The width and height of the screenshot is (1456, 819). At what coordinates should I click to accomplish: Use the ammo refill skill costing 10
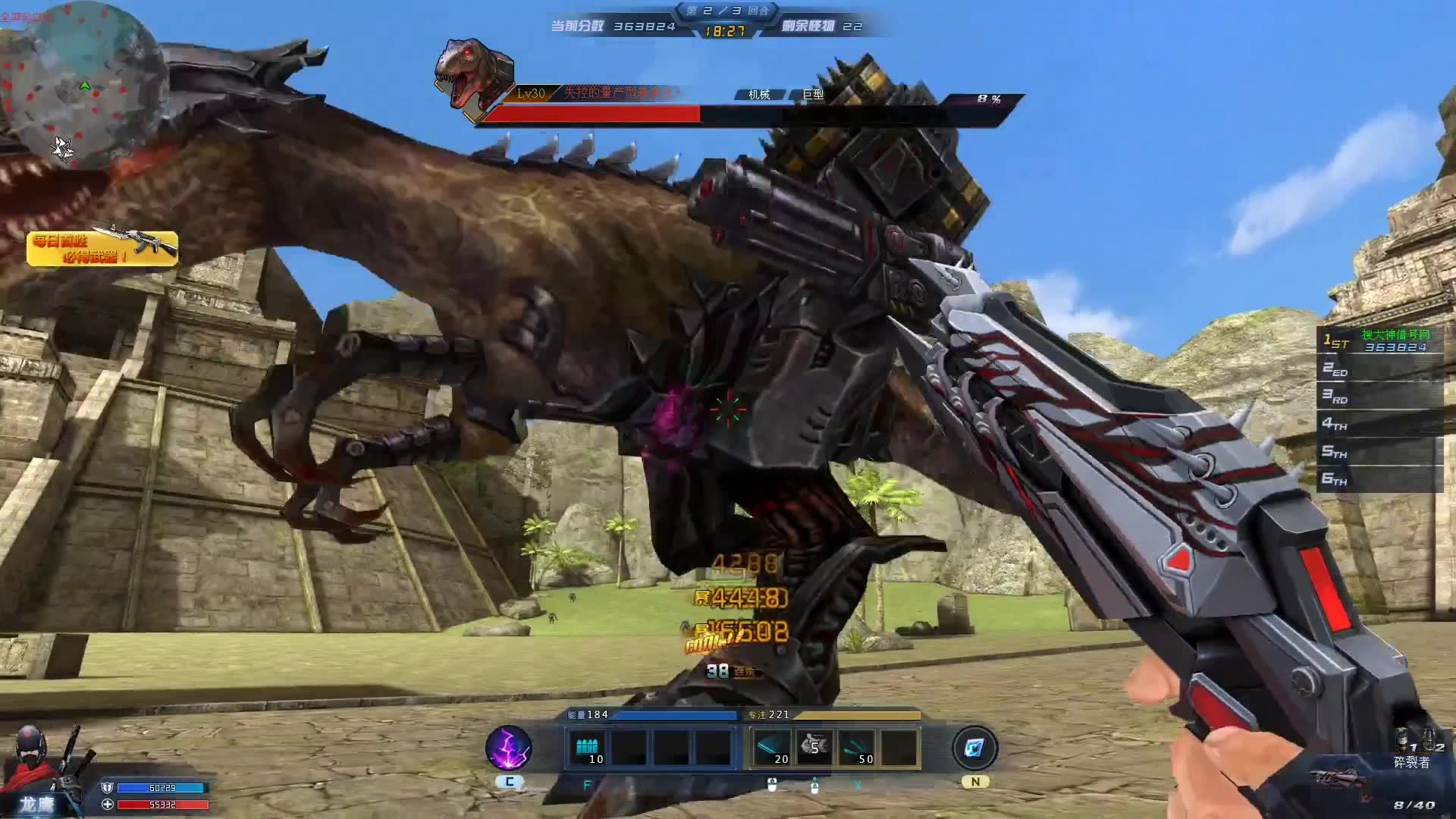click(588, 748)
